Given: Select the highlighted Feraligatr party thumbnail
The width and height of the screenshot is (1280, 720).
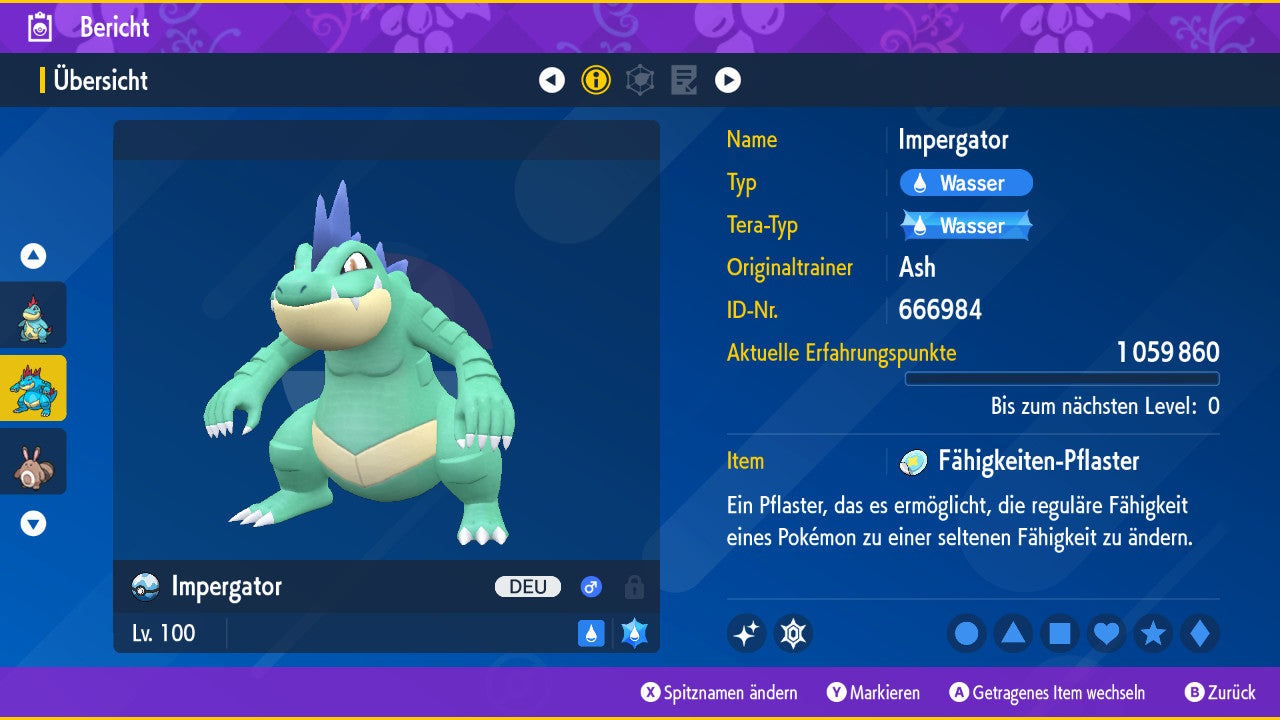Looking at the screenshot, I should click(x=33, y=388).
